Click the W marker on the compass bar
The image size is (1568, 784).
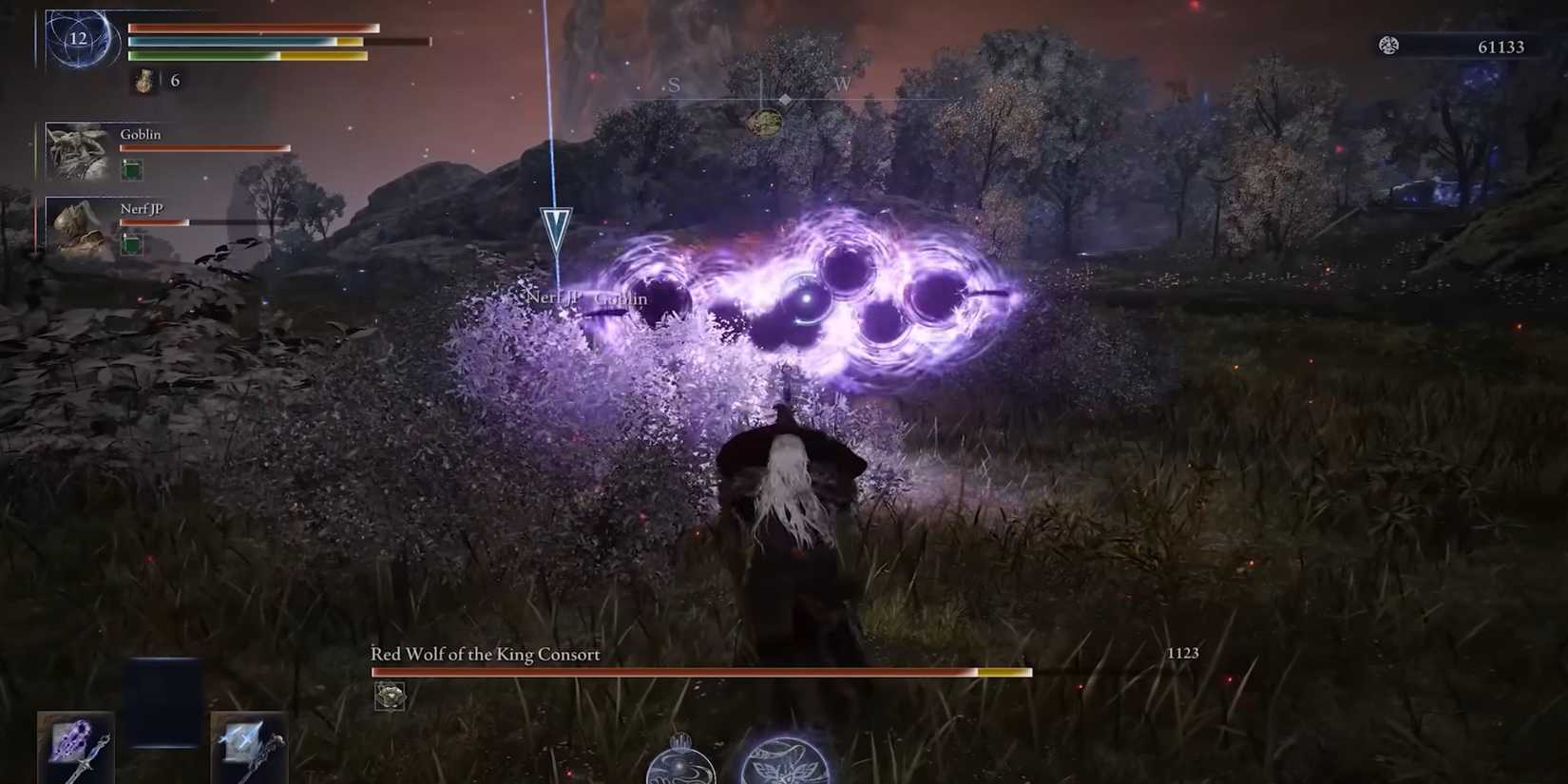[840, 86]
